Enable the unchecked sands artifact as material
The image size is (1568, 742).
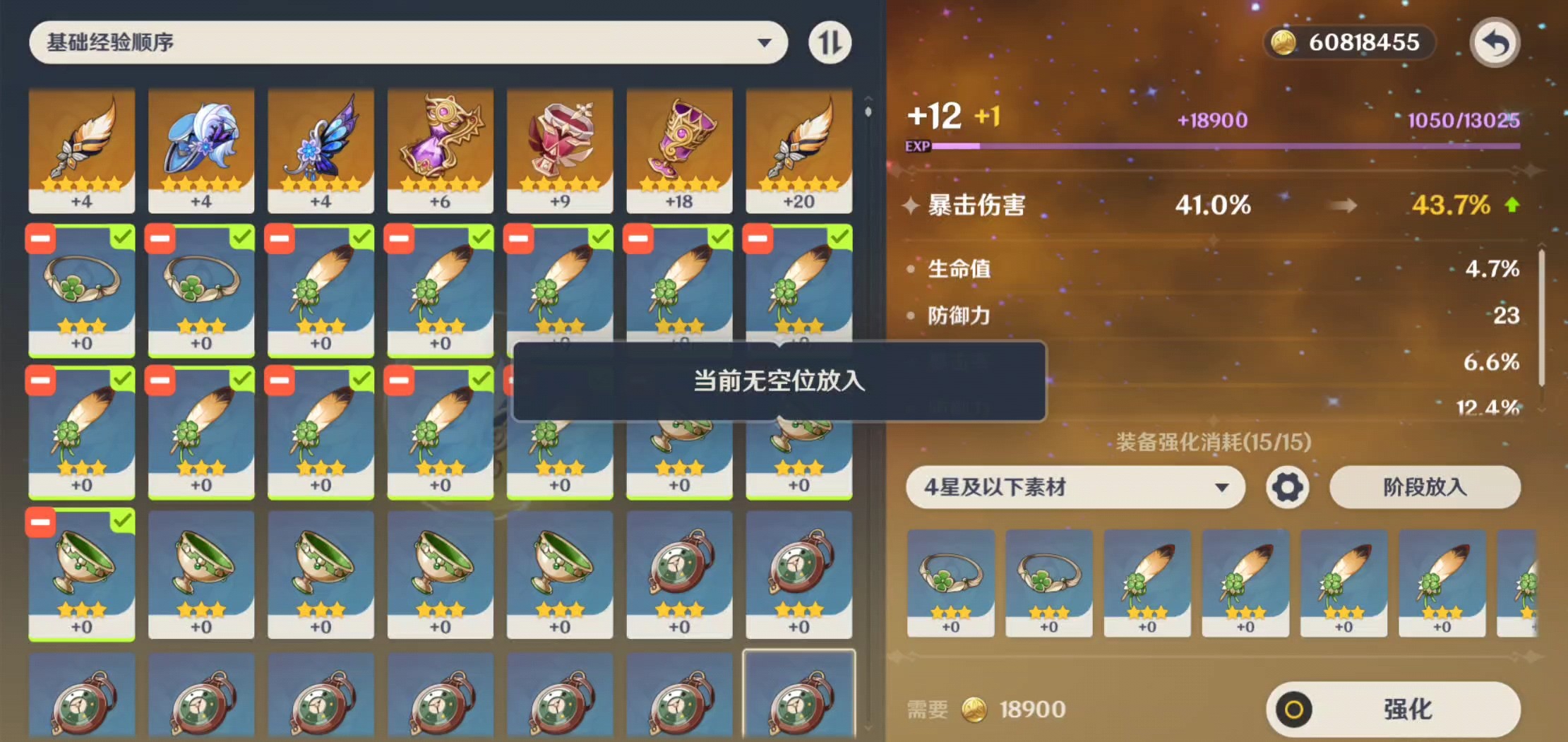[x=679, y=575]
